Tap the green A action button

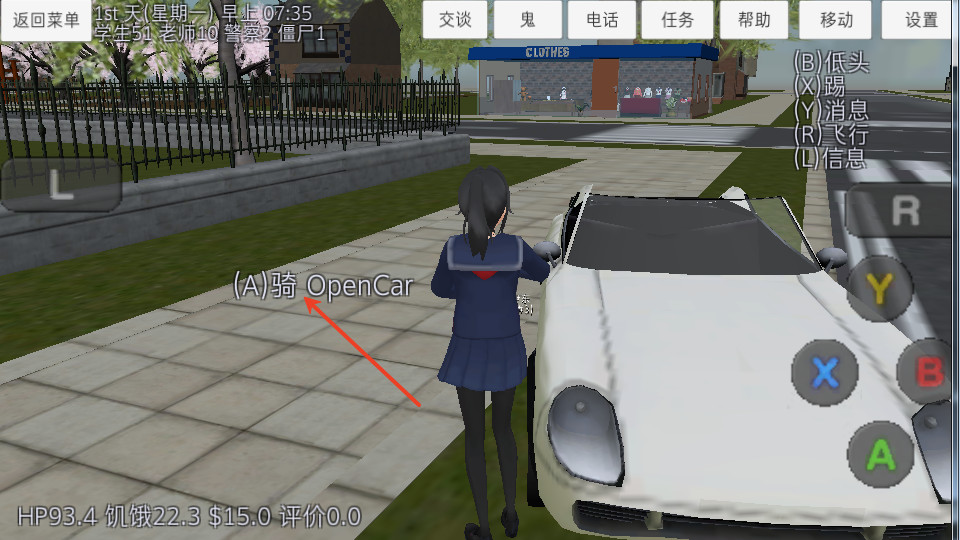880,455
